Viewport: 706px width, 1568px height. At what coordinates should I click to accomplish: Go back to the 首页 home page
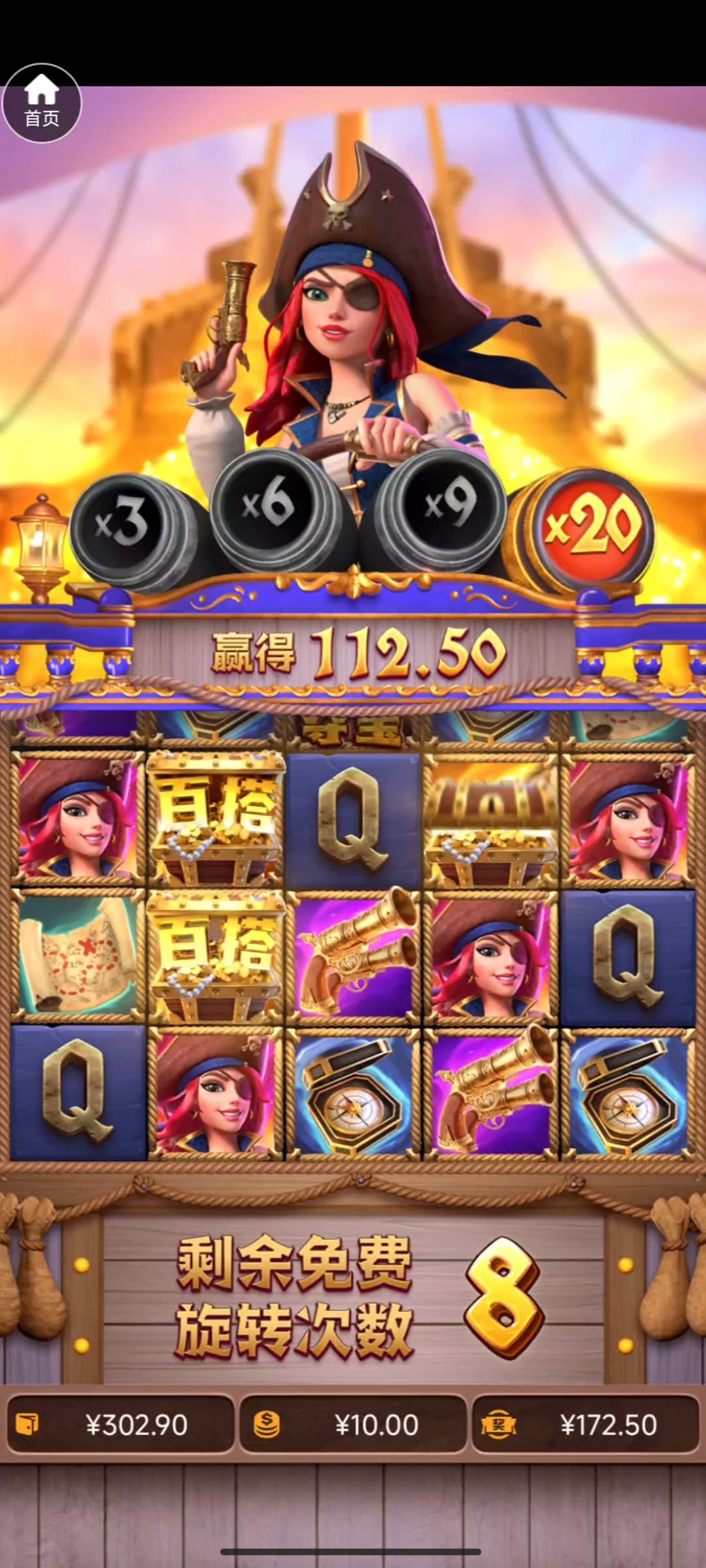[42, 103]
